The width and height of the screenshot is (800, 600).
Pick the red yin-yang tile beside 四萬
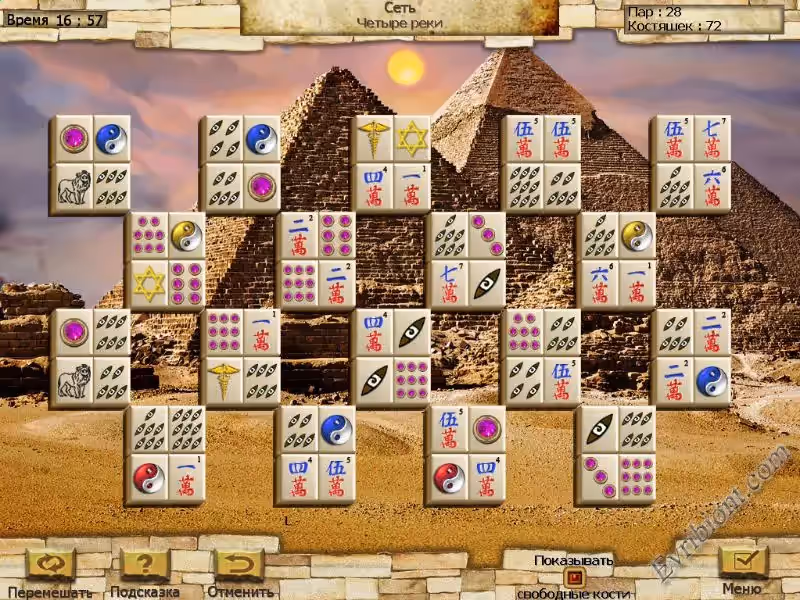[449, 478]
